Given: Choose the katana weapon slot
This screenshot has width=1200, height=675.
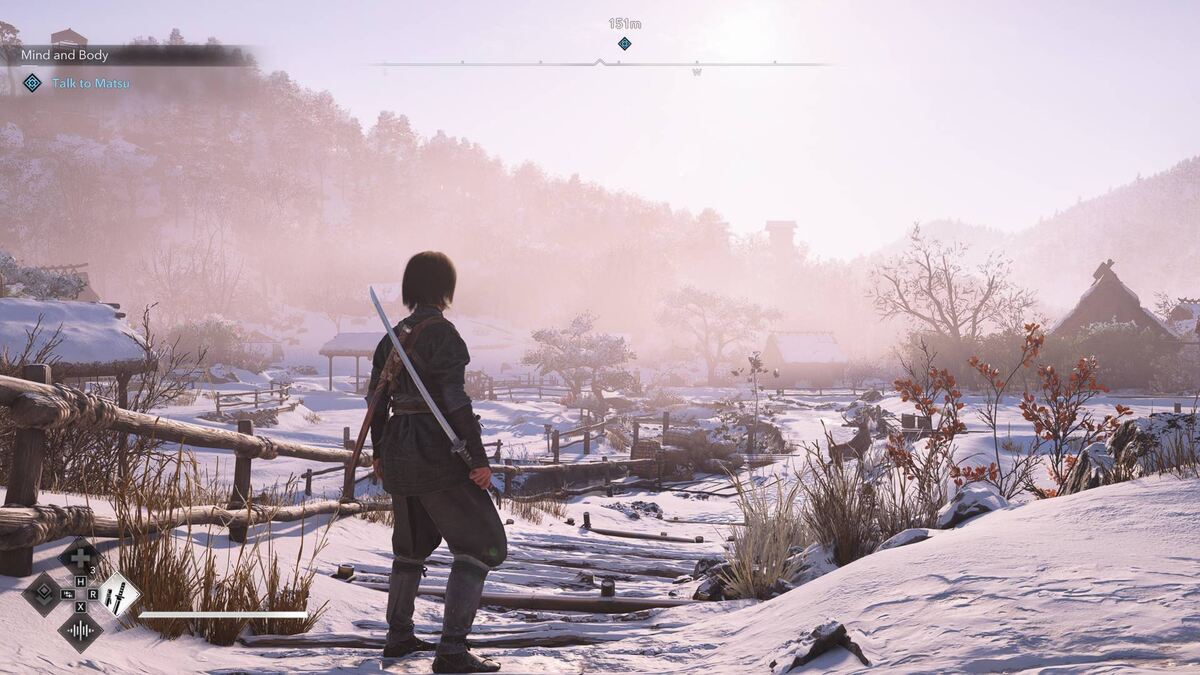Looking at the screenshot, I should tap(119, 594).
